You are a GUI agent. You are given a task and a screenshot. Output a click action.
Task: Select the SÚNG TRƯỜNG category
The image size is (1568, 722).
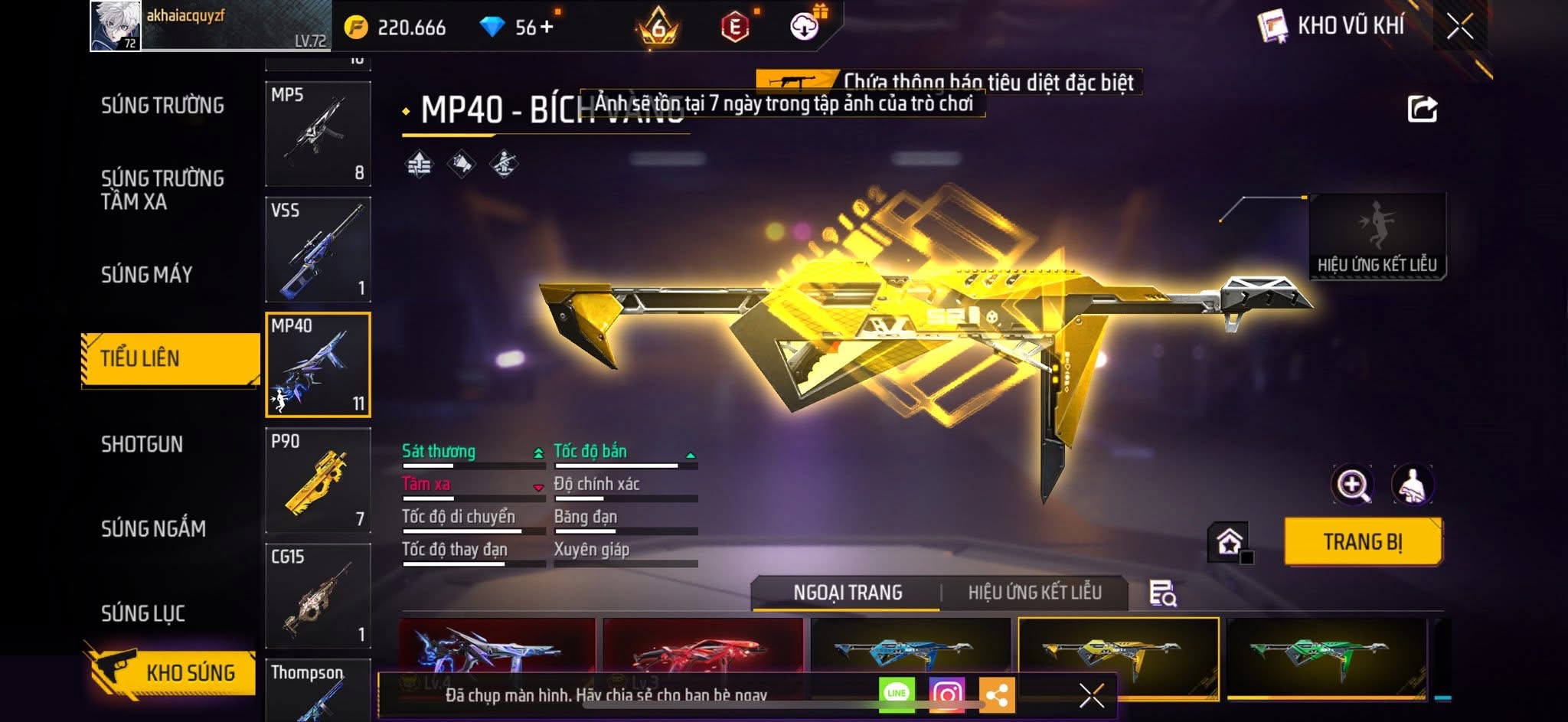162,106
